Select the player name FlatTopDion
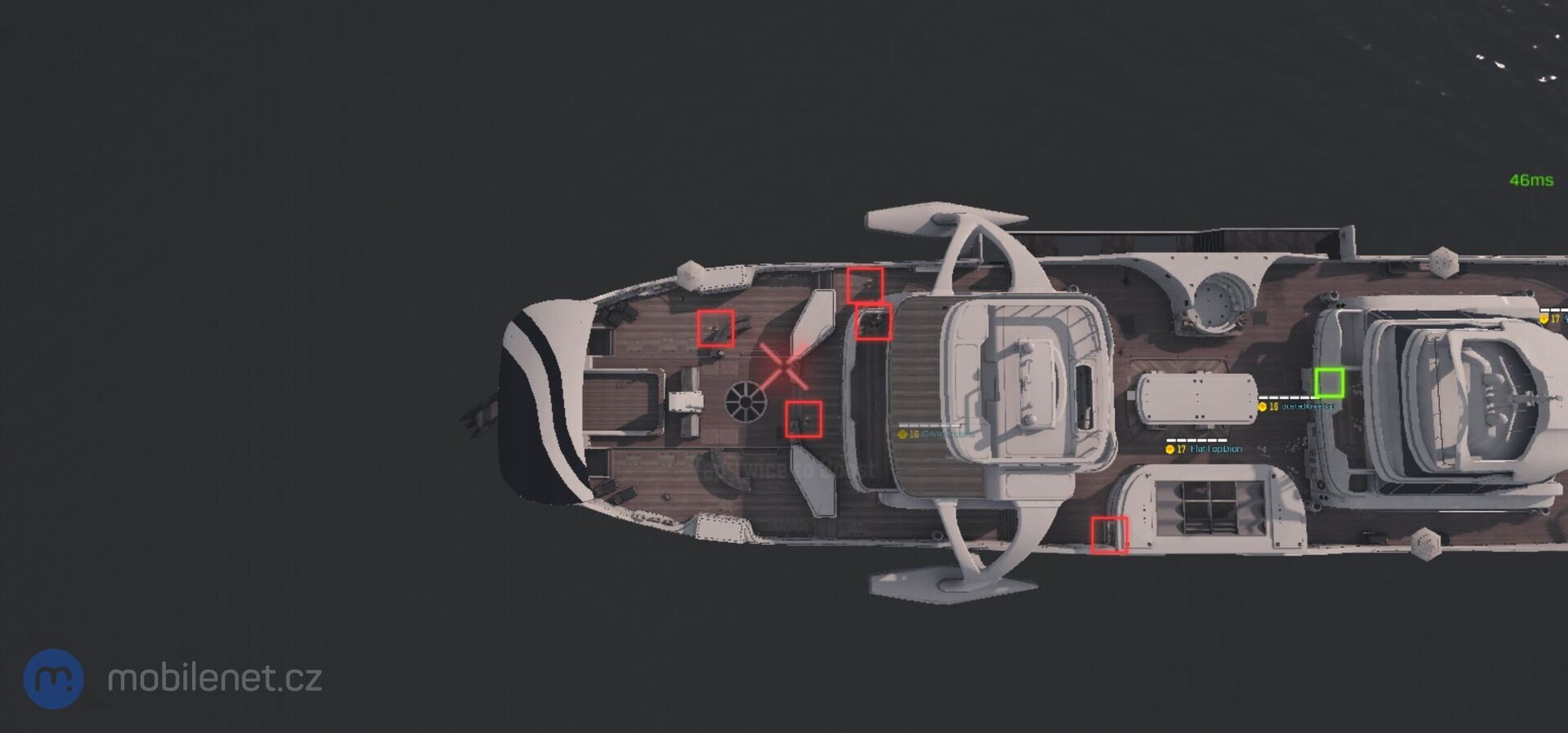 [x=1217, y=449]
